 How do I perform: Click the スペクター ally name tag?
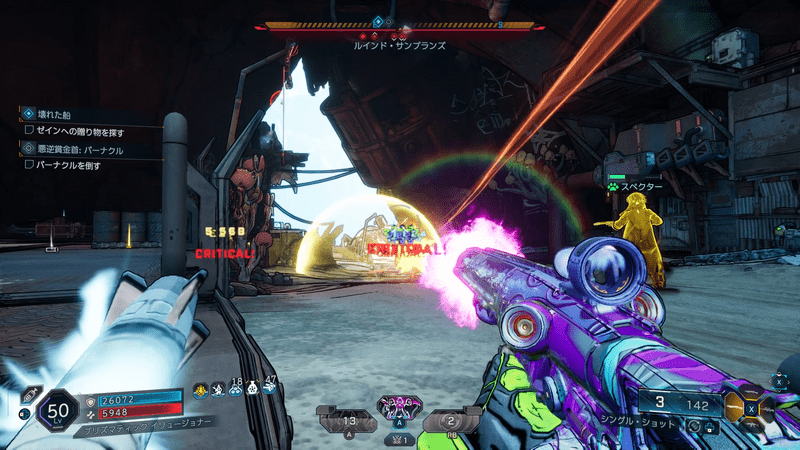coord(642,187)
